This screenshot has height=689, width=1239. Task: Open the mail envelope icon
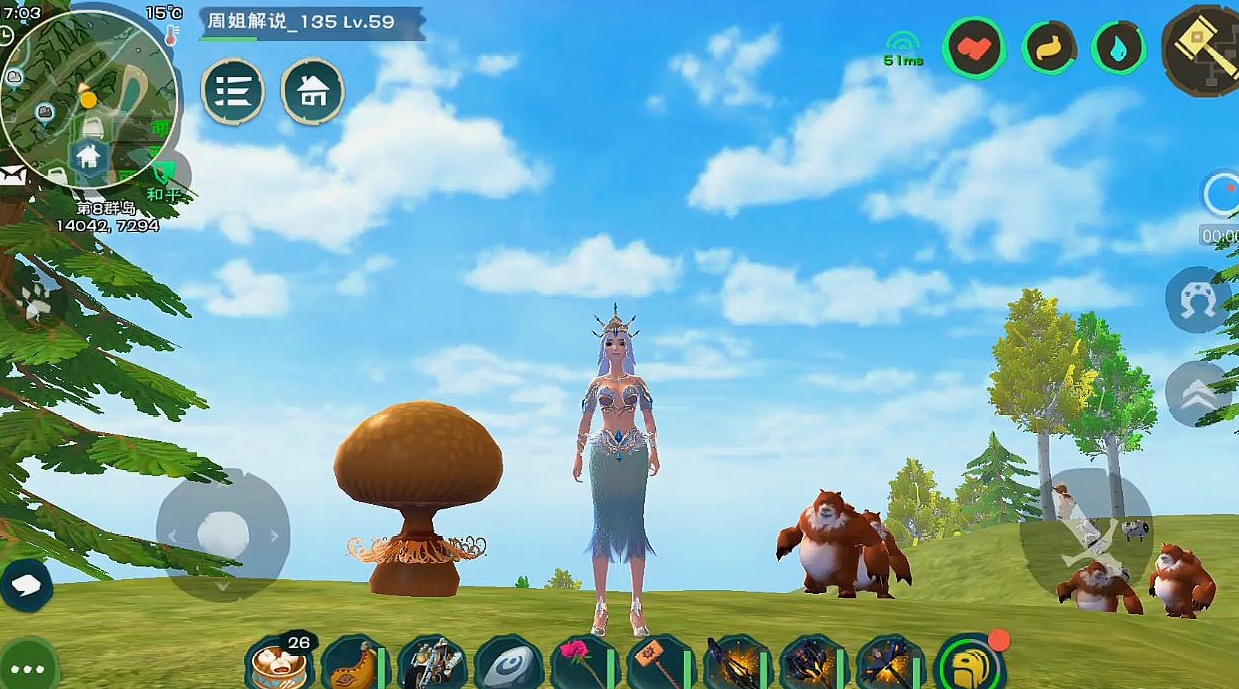coord(12,176)
